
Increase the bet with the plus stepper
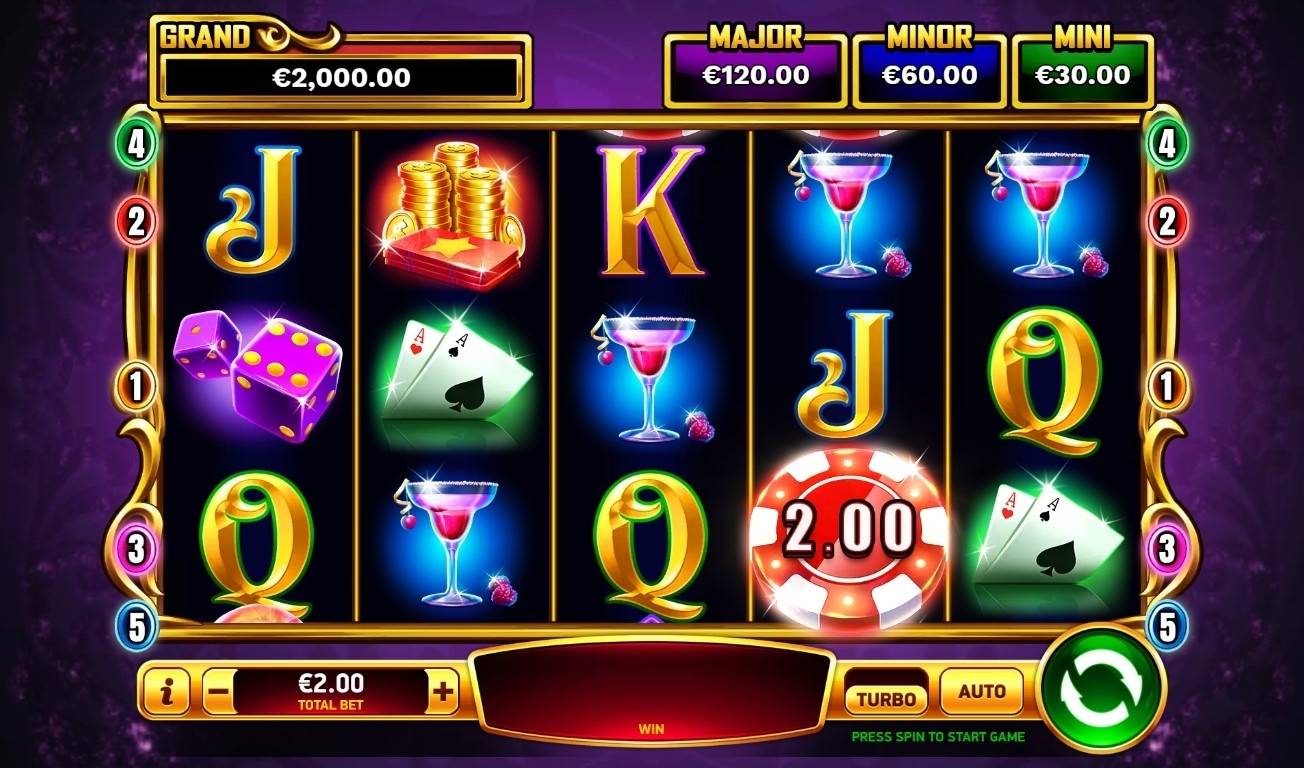coord(444,689)
